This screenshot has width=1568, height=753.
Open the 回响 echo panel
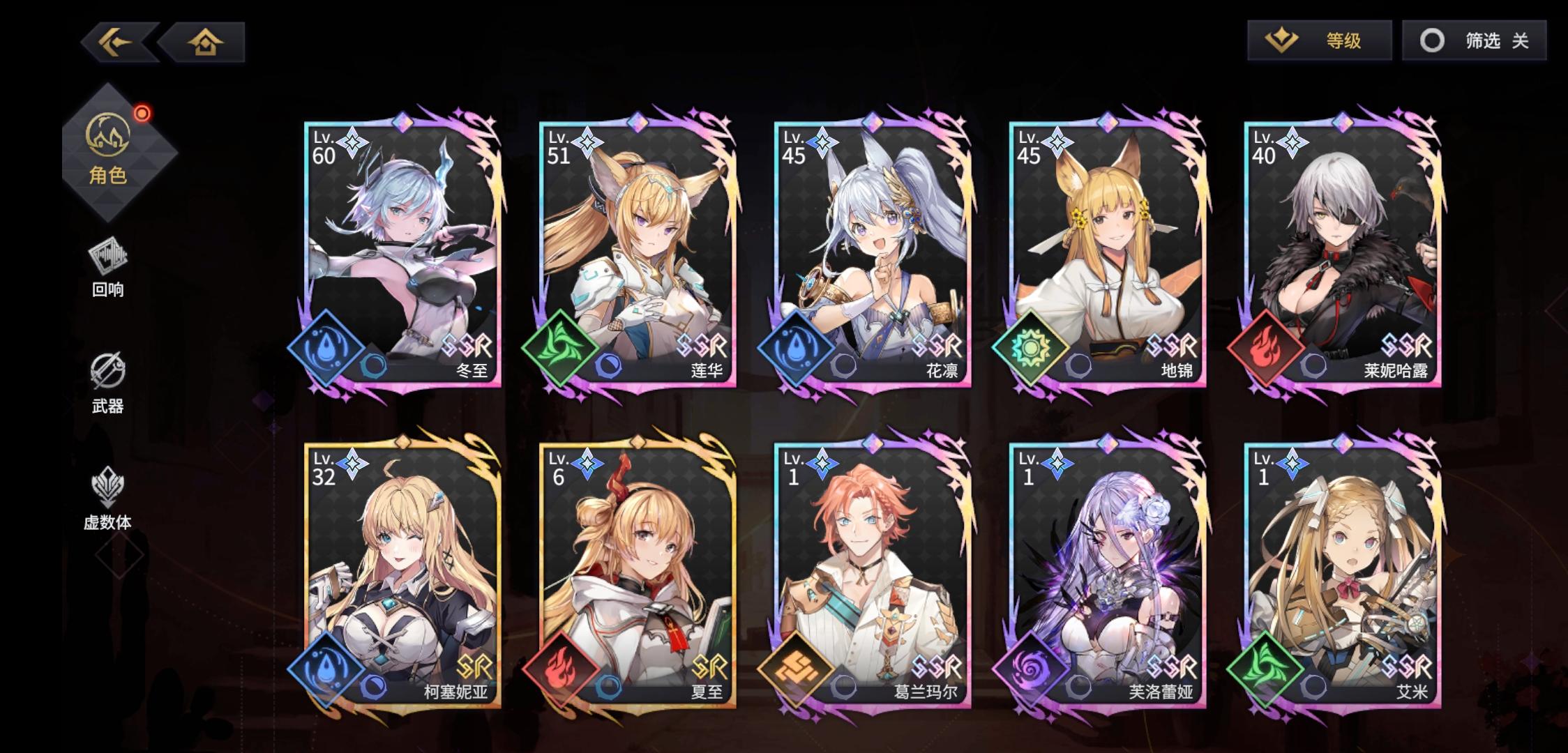[x=110, y=265]
